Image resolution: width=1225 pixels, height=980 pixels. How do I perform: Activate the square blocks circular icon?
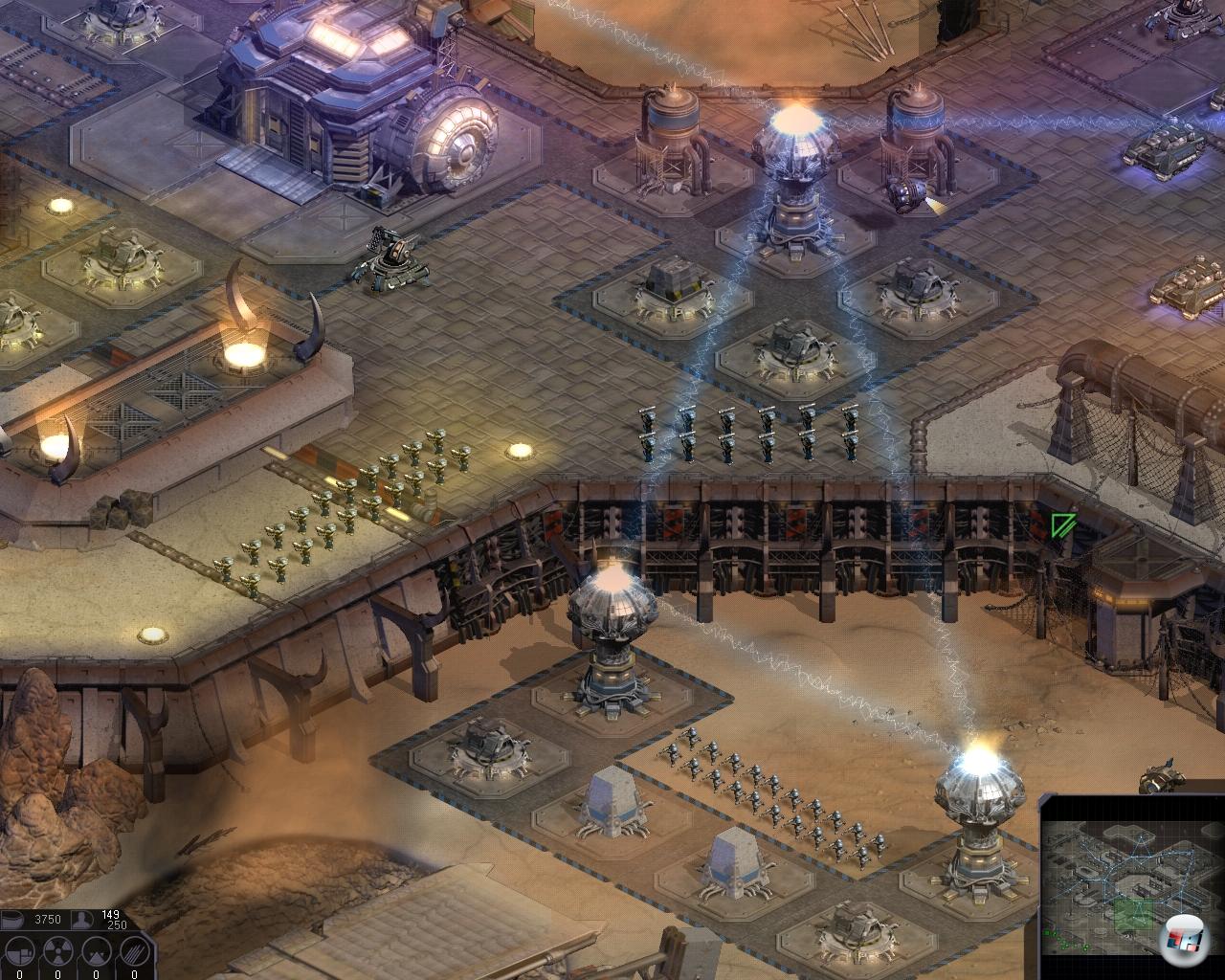[20, 952]
